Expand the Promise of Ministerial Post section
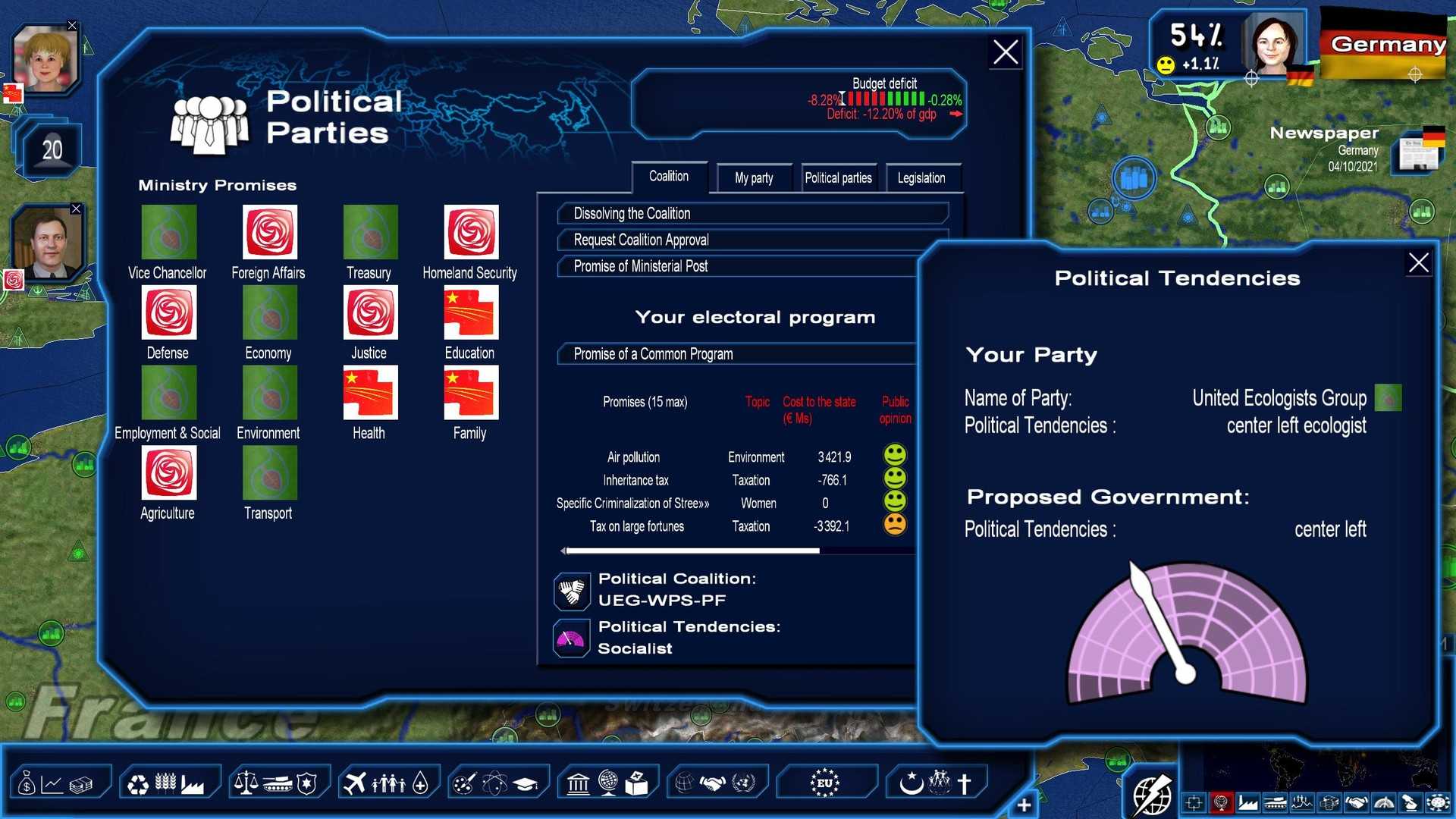The height and width of the screenshot is (819, 1456). 752,266
